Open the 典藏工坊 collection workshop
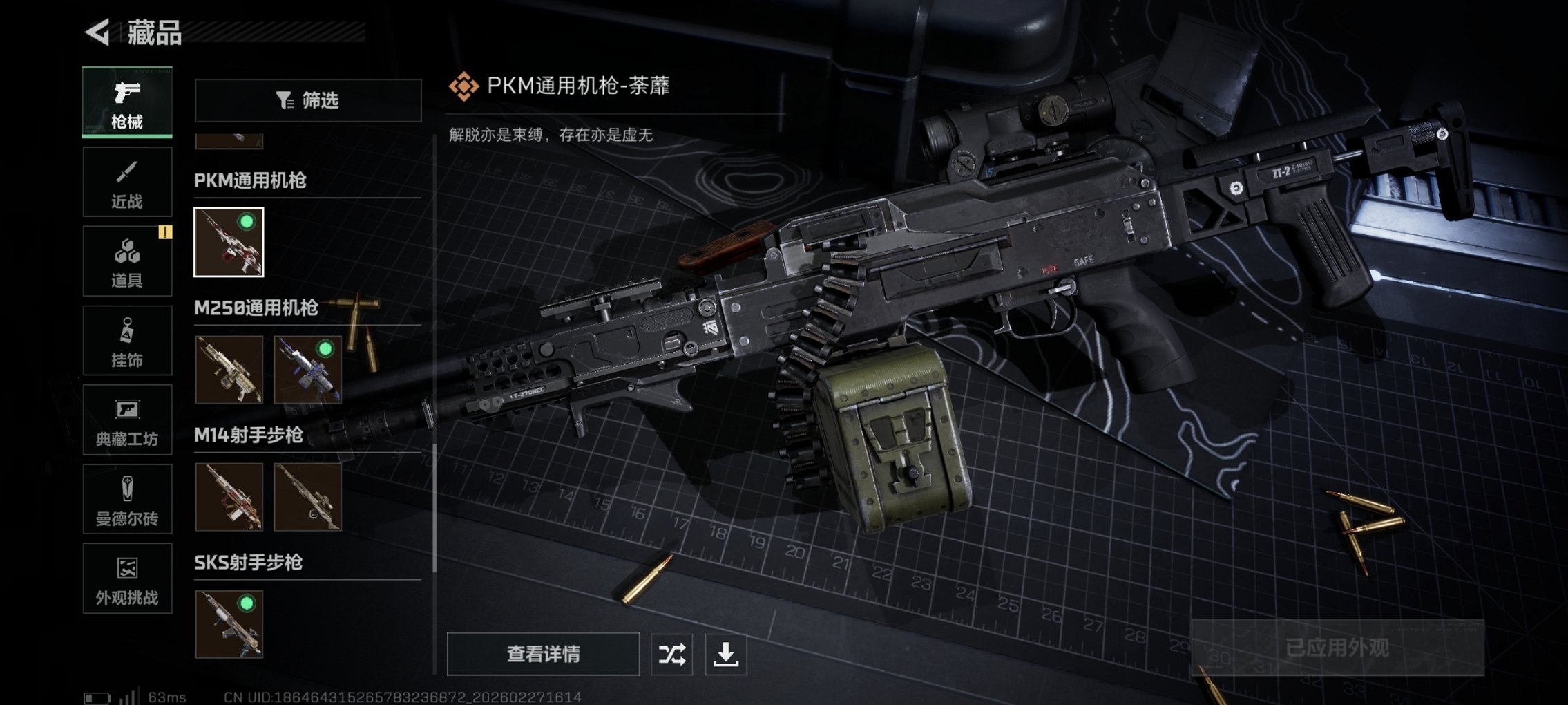Viewport: 1568px width, 705px height. click(x=126, y=420)
